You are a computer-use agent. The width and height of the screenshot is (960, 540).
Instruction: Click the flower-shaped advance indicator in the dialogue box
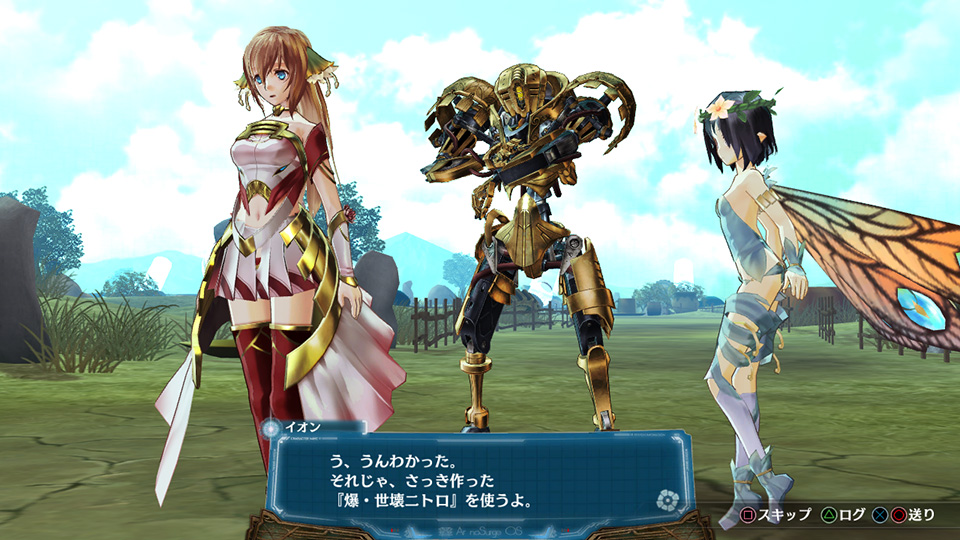click(665, 500)
